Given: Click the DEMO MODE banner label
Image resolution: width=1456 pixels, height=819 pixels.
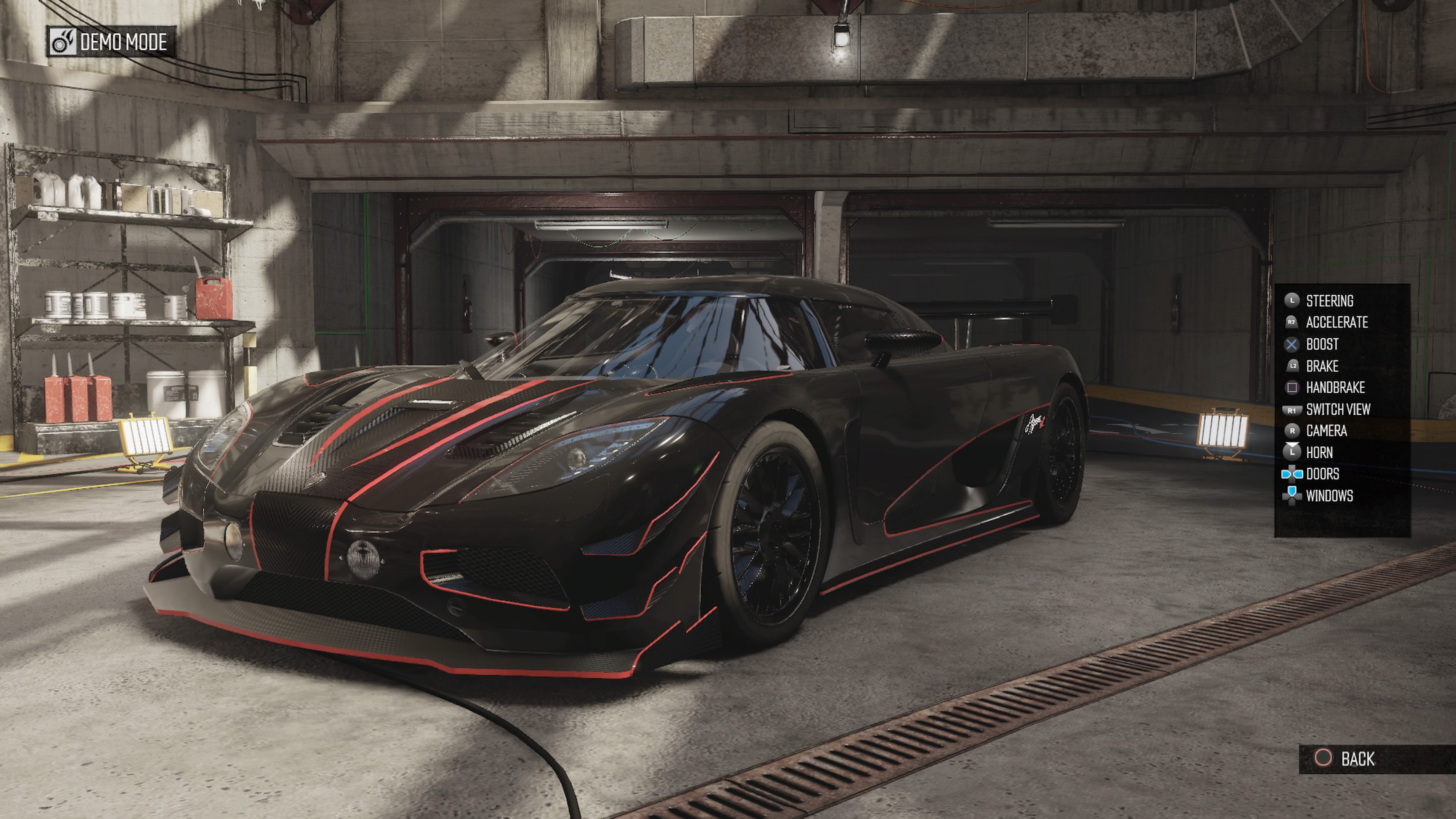Looking at the screenshot, I should click(x=121, y=42).
